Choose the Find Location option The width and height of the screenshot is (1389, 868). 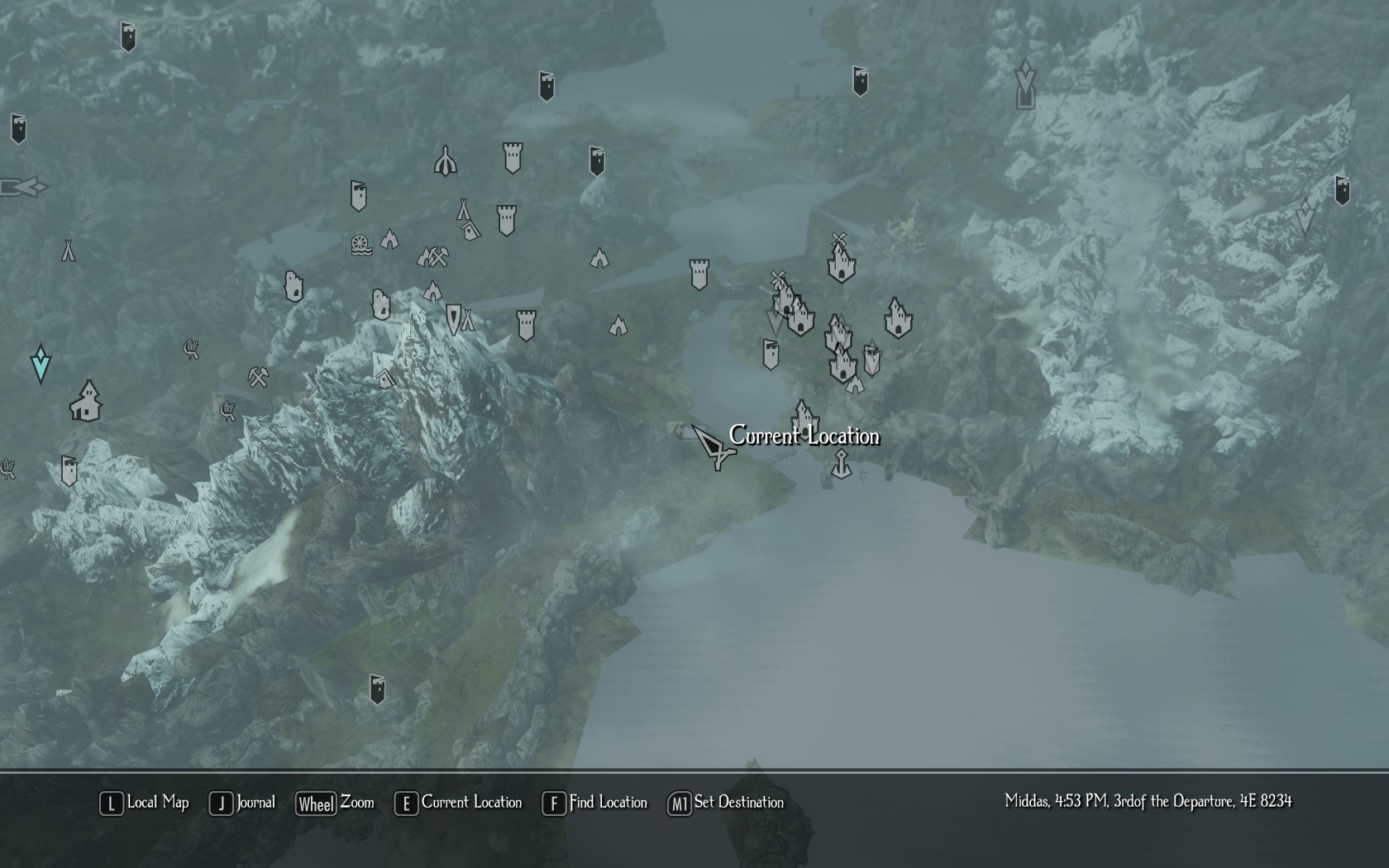coord(594,803)
